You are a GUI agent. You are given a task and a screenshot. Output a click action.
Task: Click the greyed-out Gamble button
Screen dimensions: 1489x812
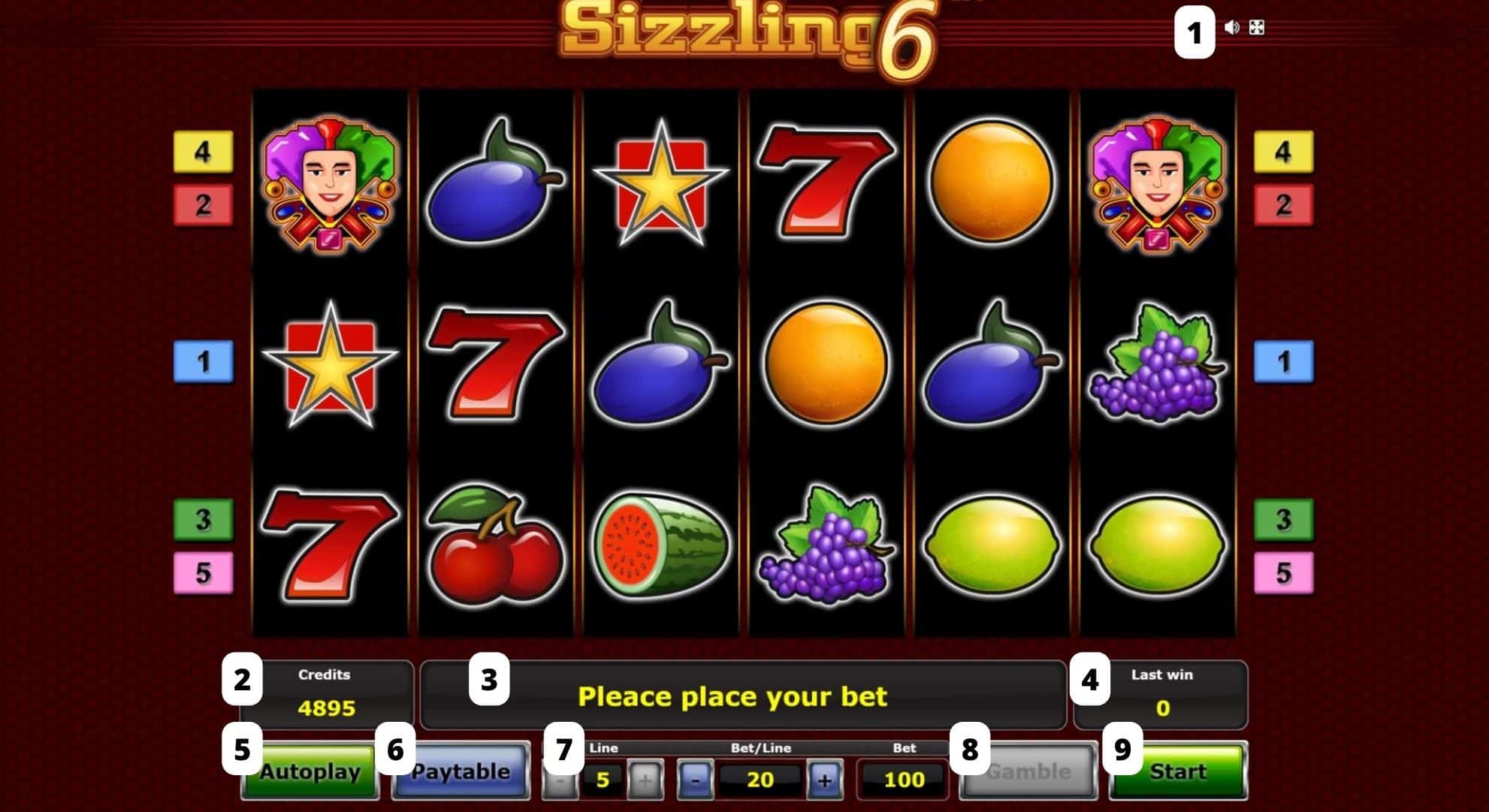[x=1028, y=771]
